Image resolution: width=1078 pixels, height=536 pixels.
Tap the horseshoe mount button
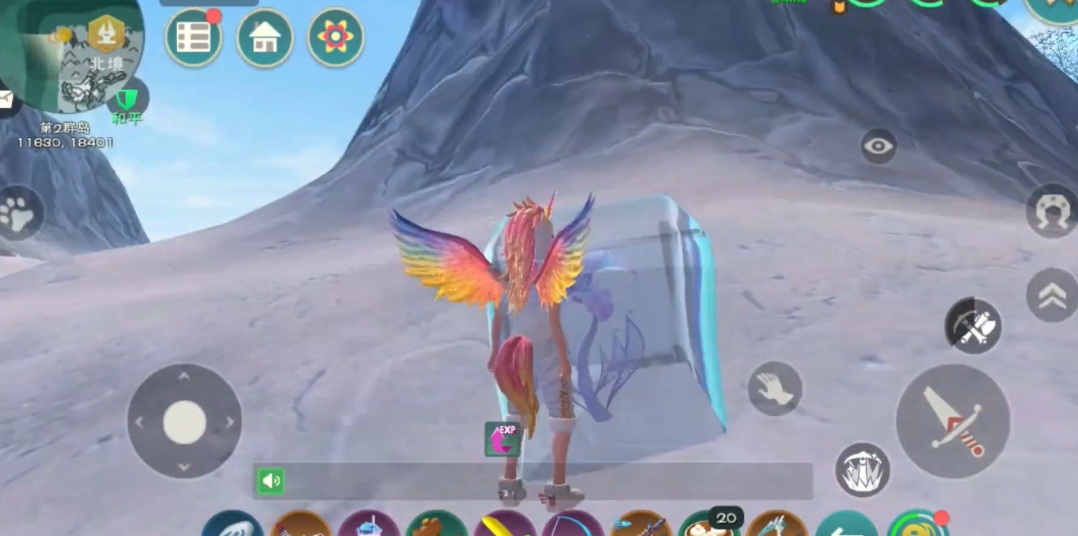1051,211
